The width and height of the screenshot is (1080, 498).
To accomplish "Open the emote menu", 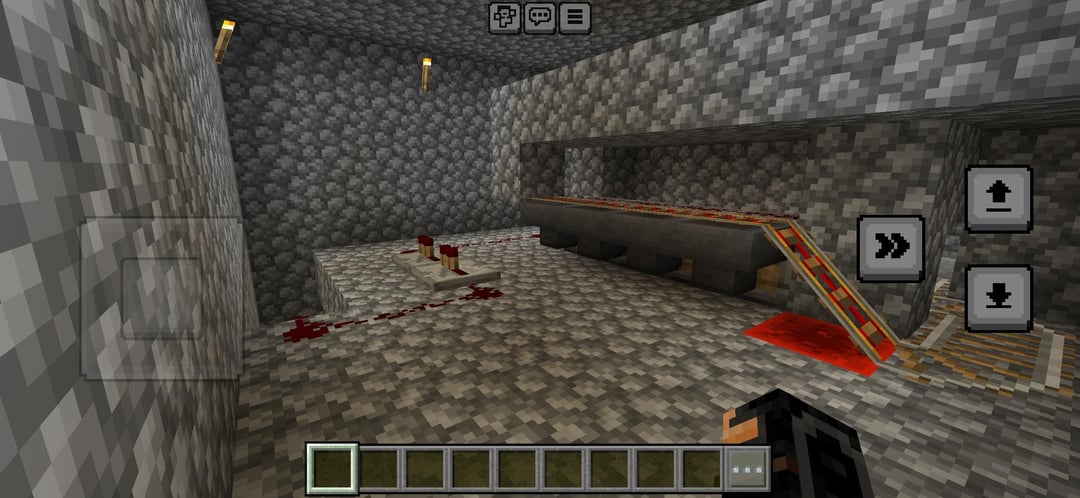I will click(x=505, y=17).
